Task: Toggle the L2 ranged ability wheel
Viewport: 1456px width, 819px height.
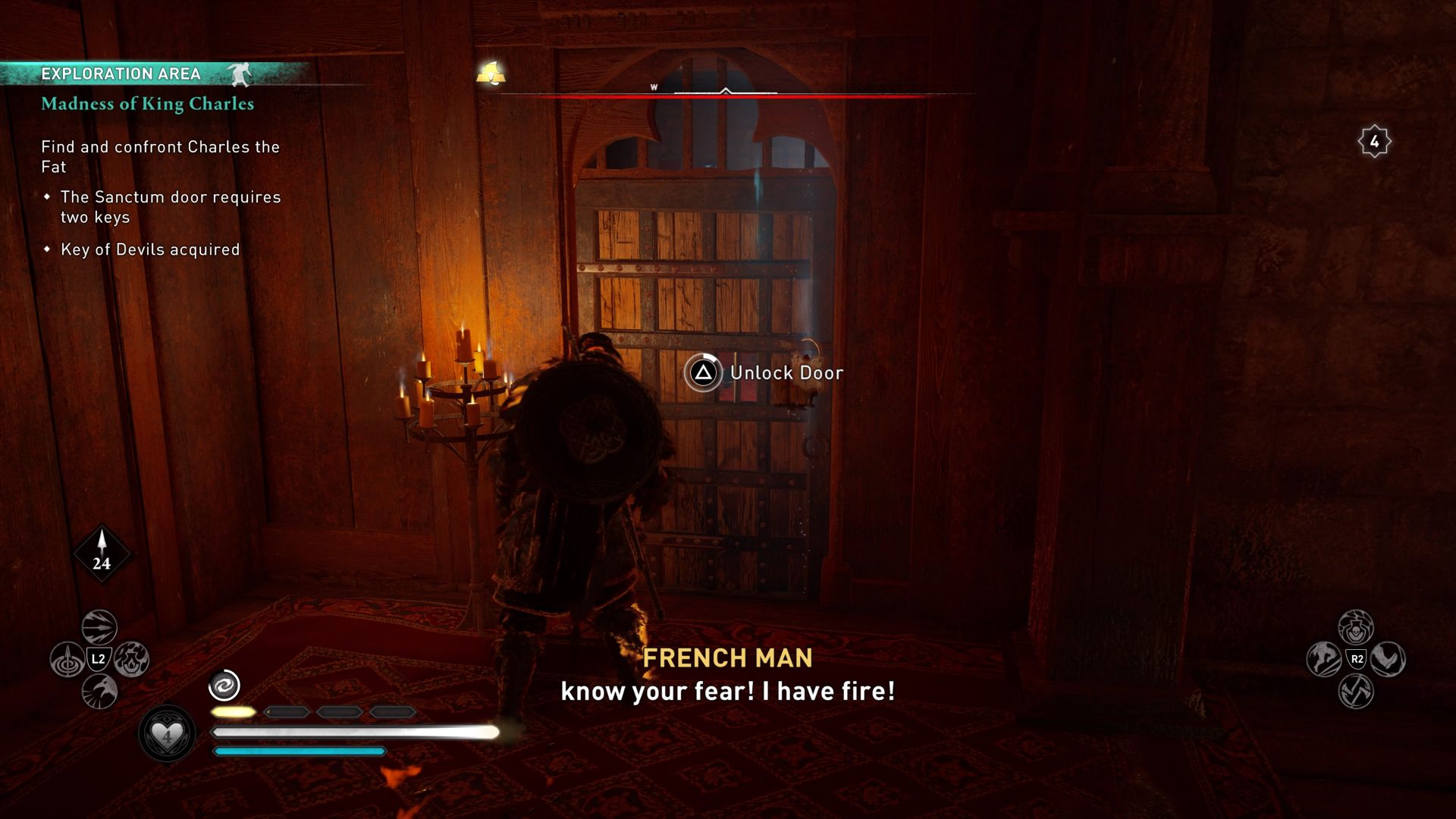Action: [99, 659]
